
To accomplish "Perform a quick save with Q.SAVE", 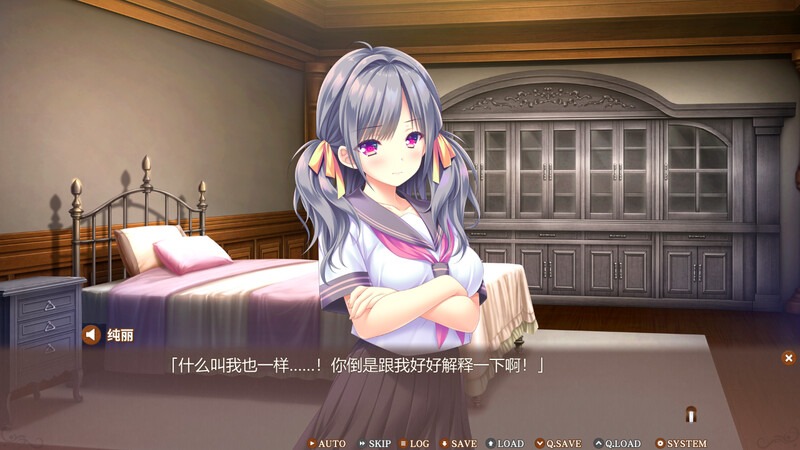I will 558,443.
